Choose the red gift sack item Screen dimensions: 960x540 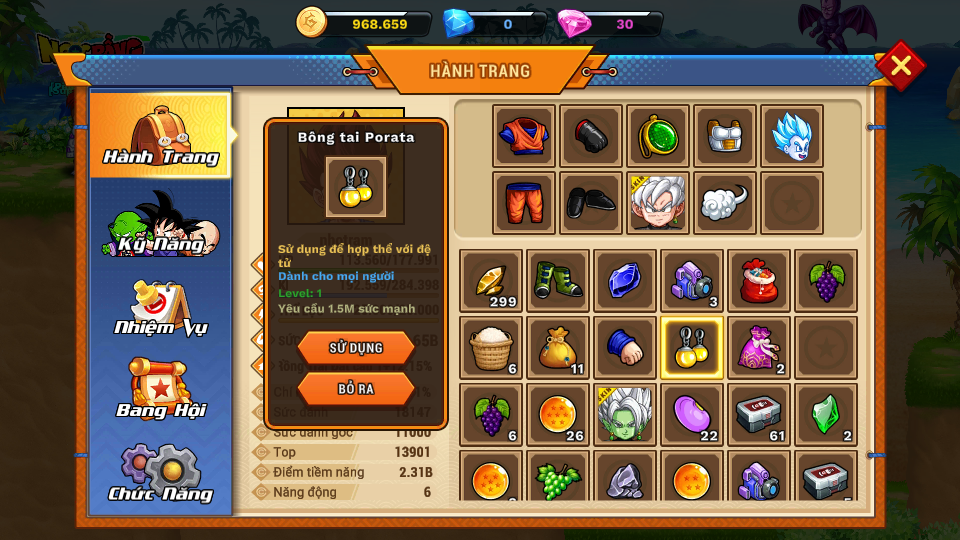click(x=759, y=281)
